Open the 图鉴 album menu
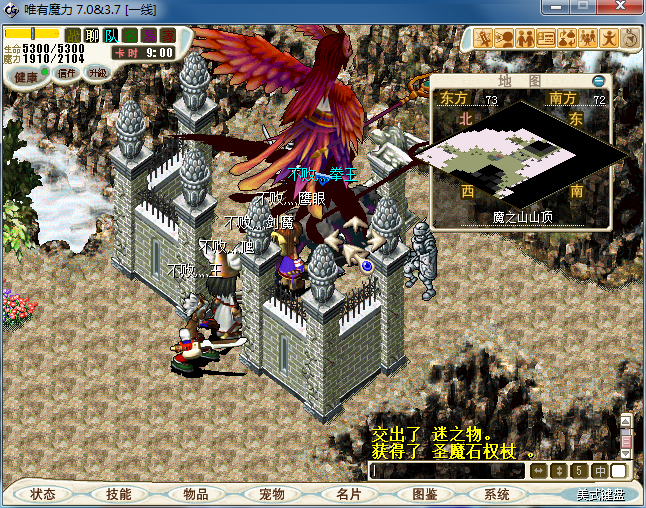646x508 pixels. [x=423, y=494]
